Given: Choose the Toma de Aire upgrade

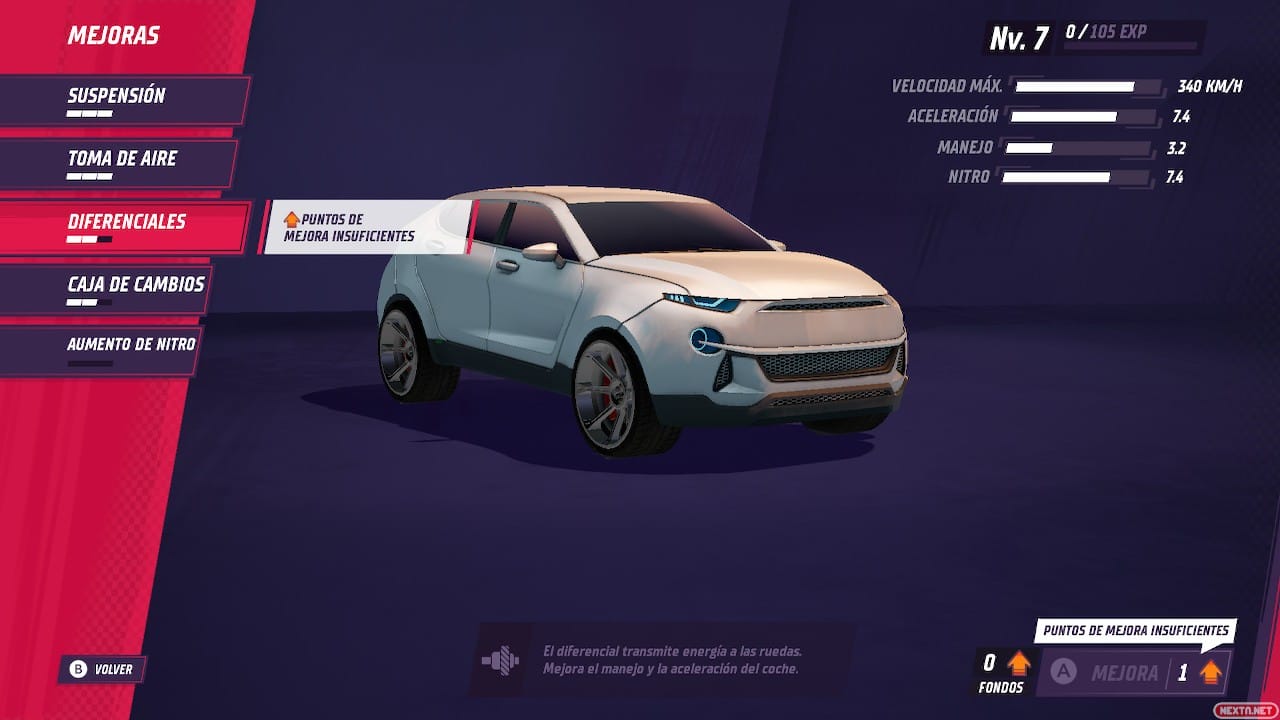Looking at the screenshot, I should point(118,163).
